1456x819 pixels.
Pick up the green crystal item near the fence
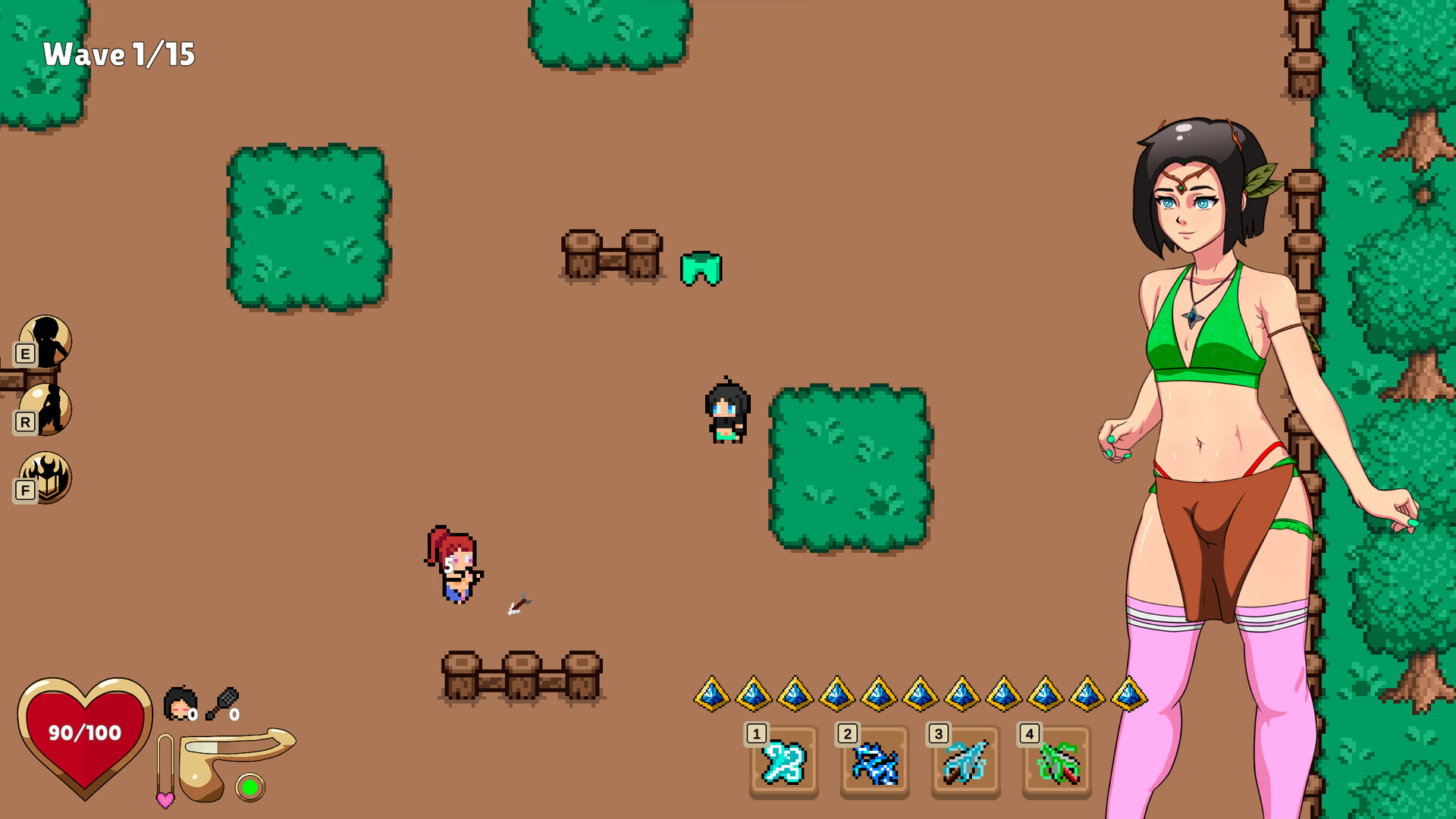[701, 267]
